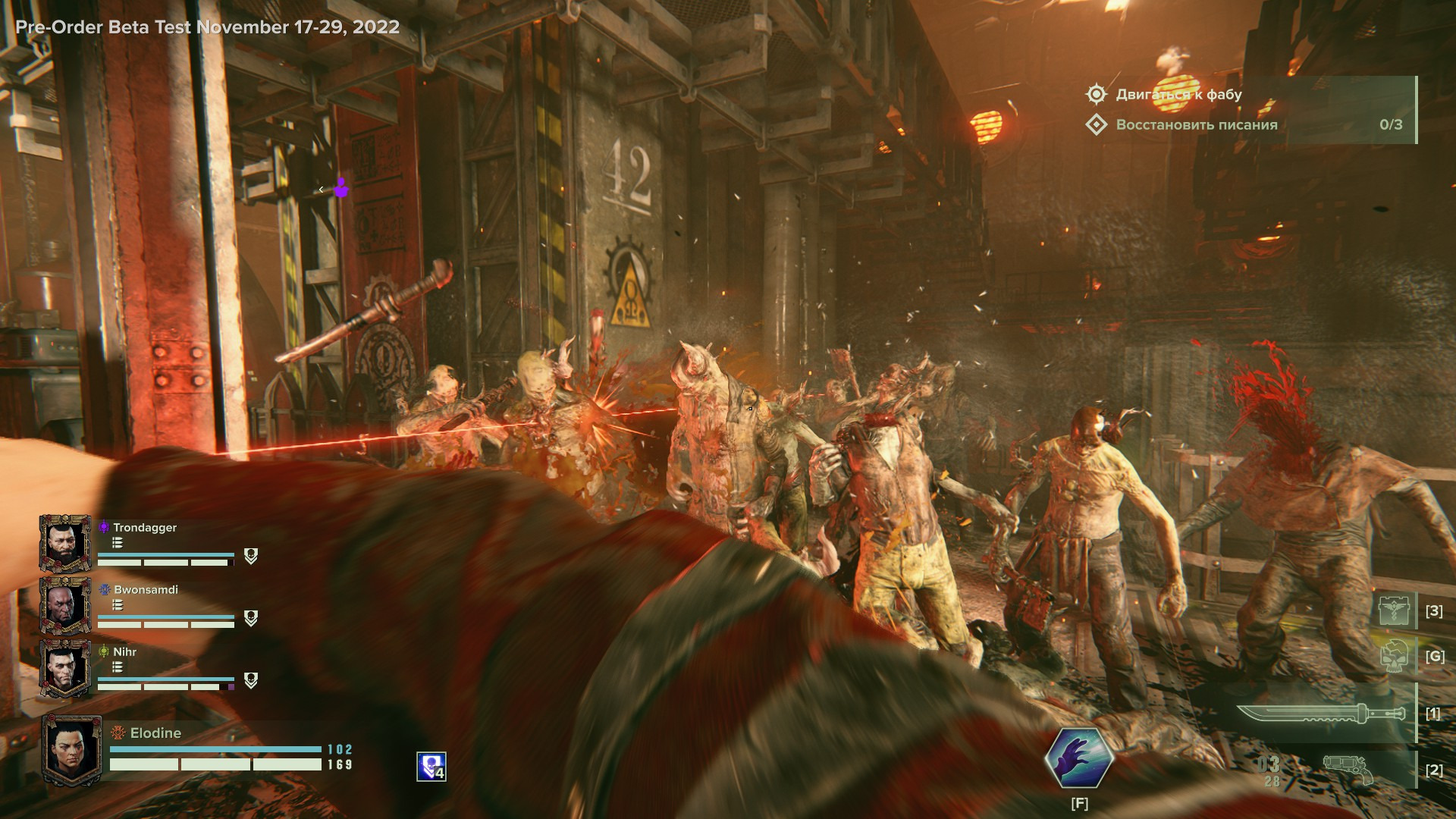Click Nihr's teammate portrait
This screenshot has height=819, width=1456.
point(65,668)
